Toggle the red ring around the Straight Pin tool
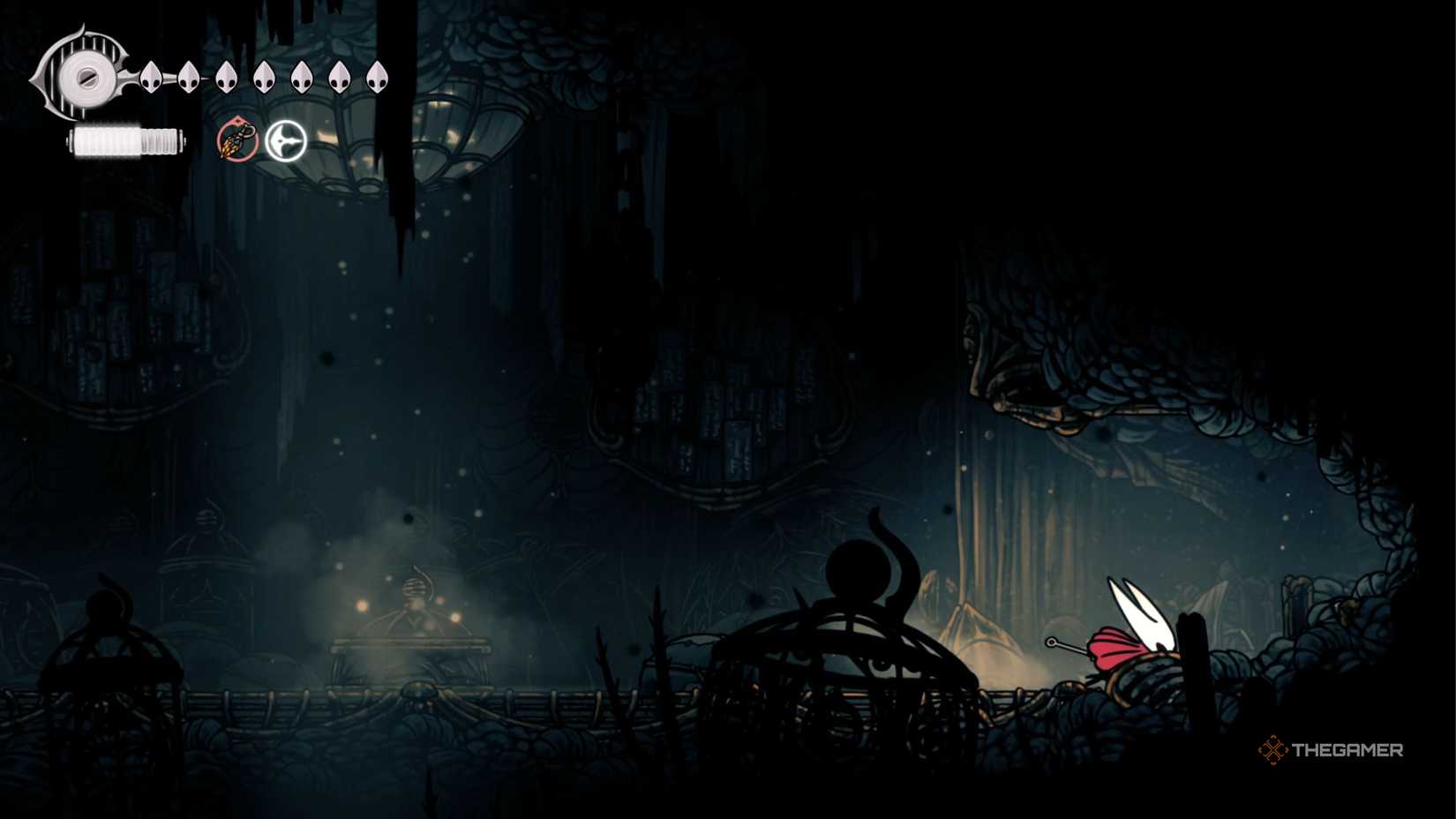The image size is (1456, 819). (x=236, y=139)
